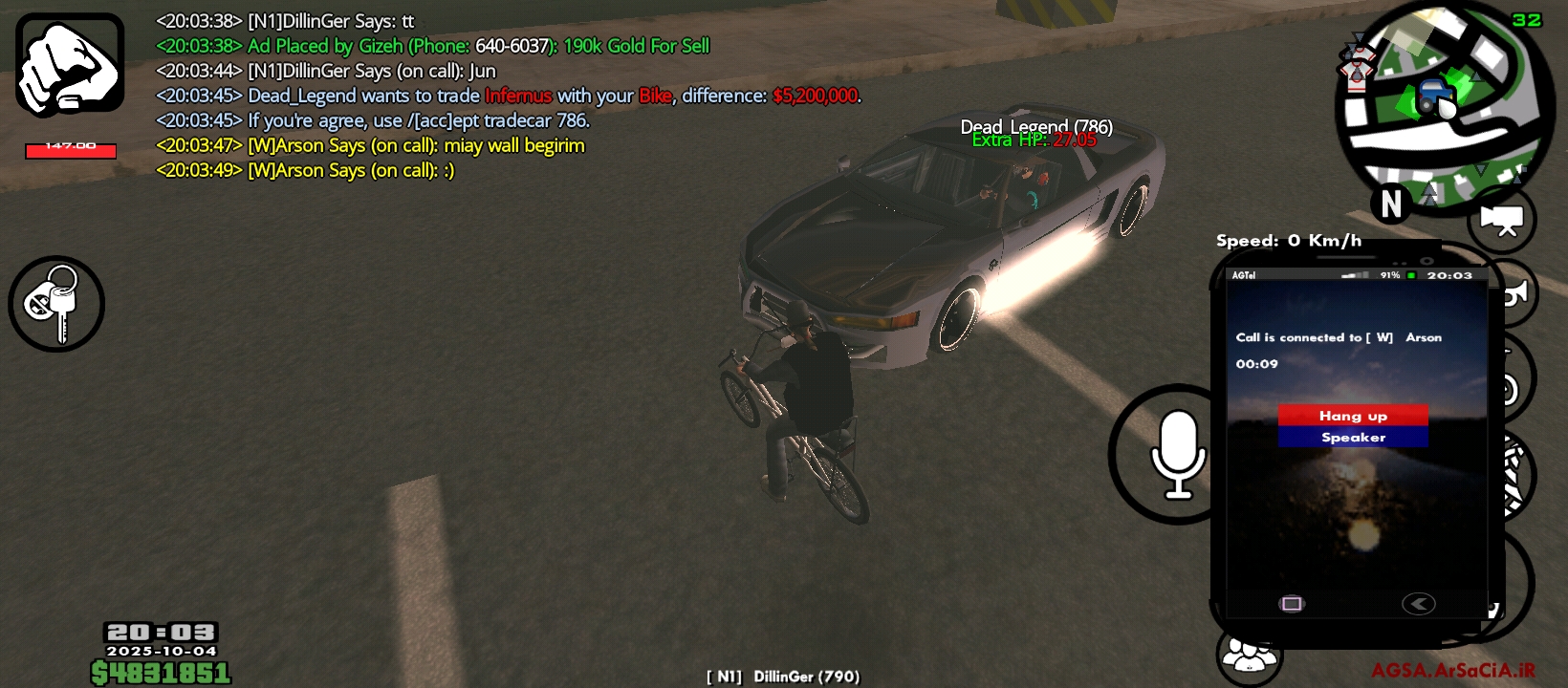Open the circular radar minimap
Viewport: 1568px width, 688px height.
click(x=1444, y=103)
